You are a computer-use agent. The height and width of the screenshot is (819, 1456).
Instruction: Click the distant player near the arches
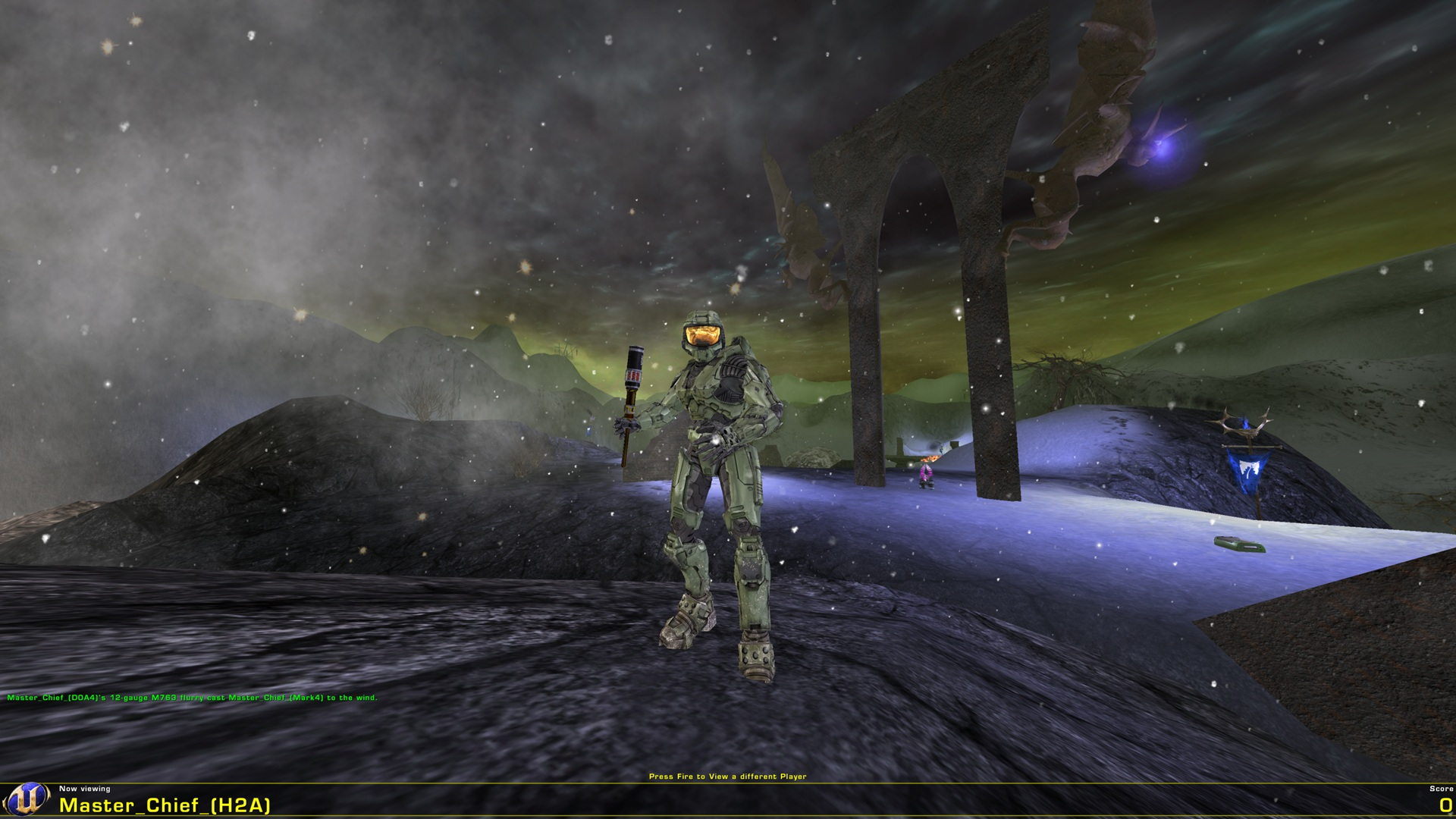(x=924, y=478)
